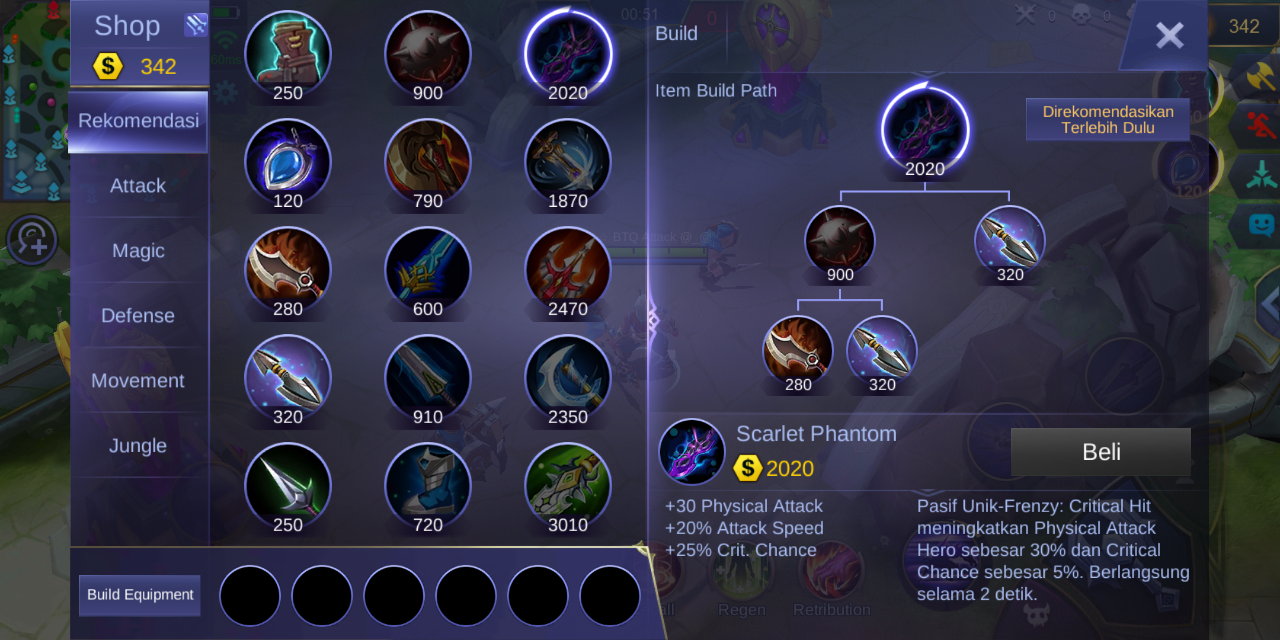
Task: Choose the 1870-gold item in the shop grid
Action: coord(568,160)
